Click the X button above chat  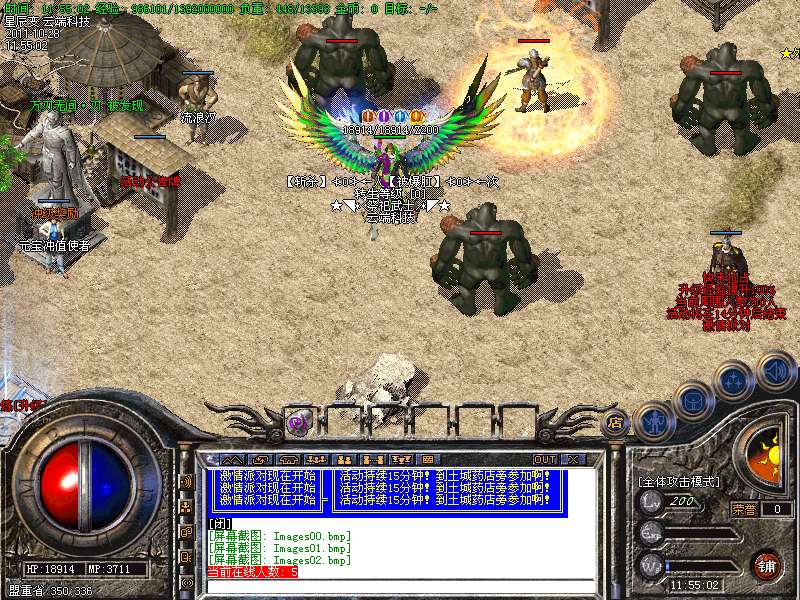(x=573, y=459)
